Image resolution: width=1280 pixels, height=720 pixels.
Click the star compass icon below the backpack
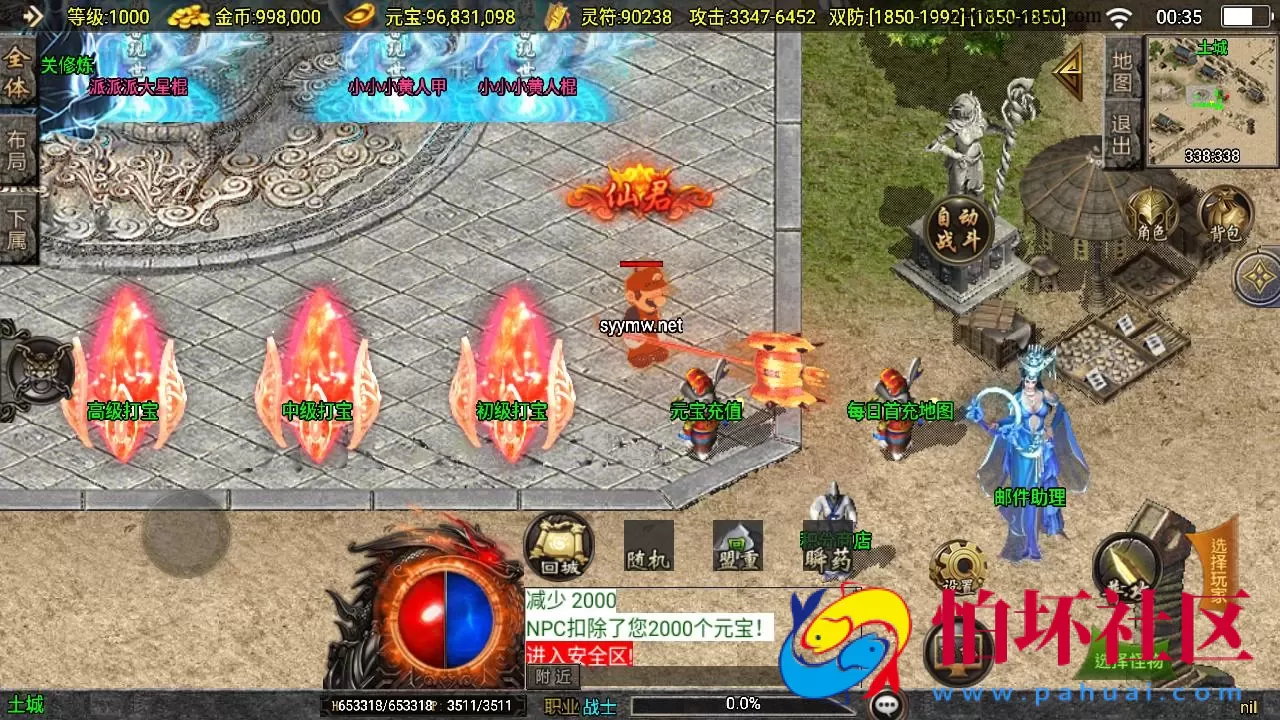click(1254, 278)
